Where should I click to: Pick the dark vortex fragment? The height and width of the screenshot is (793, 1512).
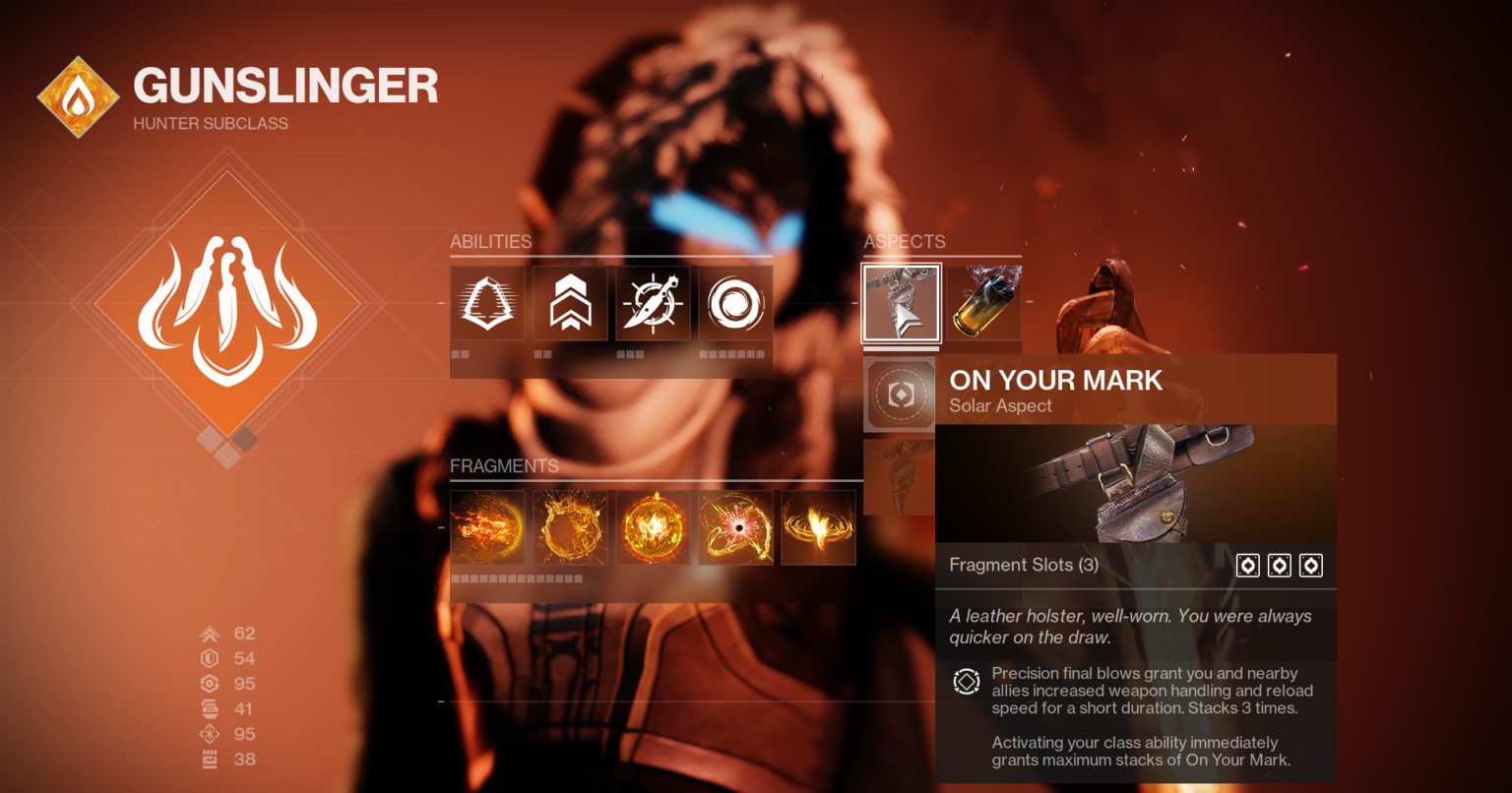pyautogui.click(x=735, y=527)
